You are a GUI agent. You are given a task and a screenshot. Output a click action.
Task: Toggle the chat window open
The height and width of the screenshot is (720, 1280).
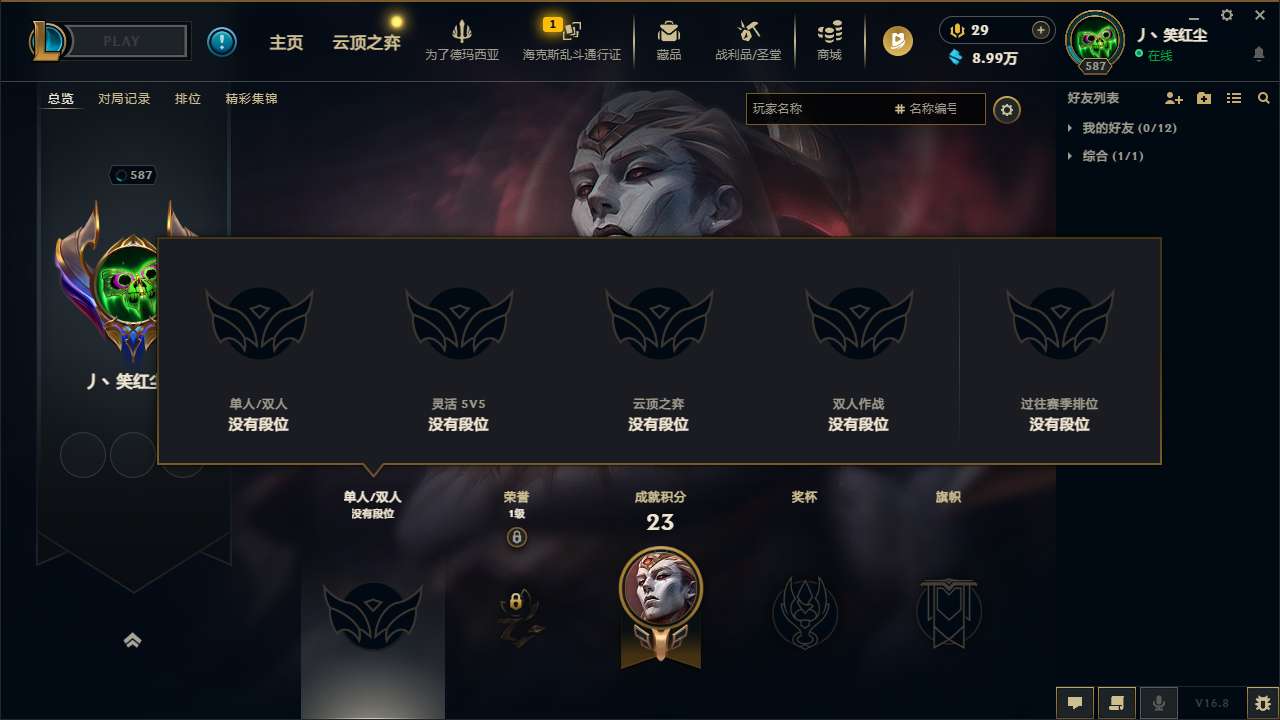[1075, 702]
